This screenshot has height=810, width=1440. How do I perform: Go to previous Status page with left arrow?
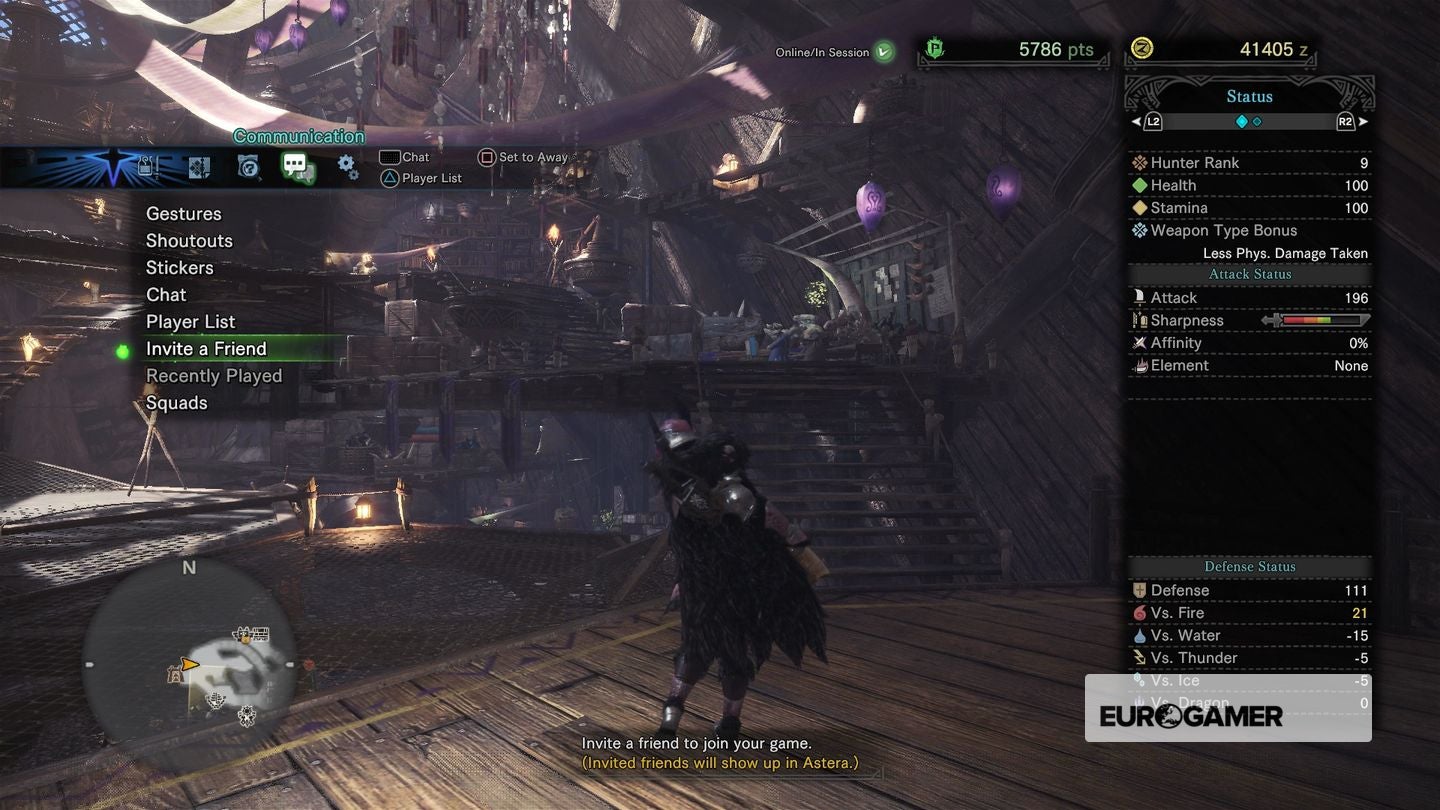[x=1137, y=122]
